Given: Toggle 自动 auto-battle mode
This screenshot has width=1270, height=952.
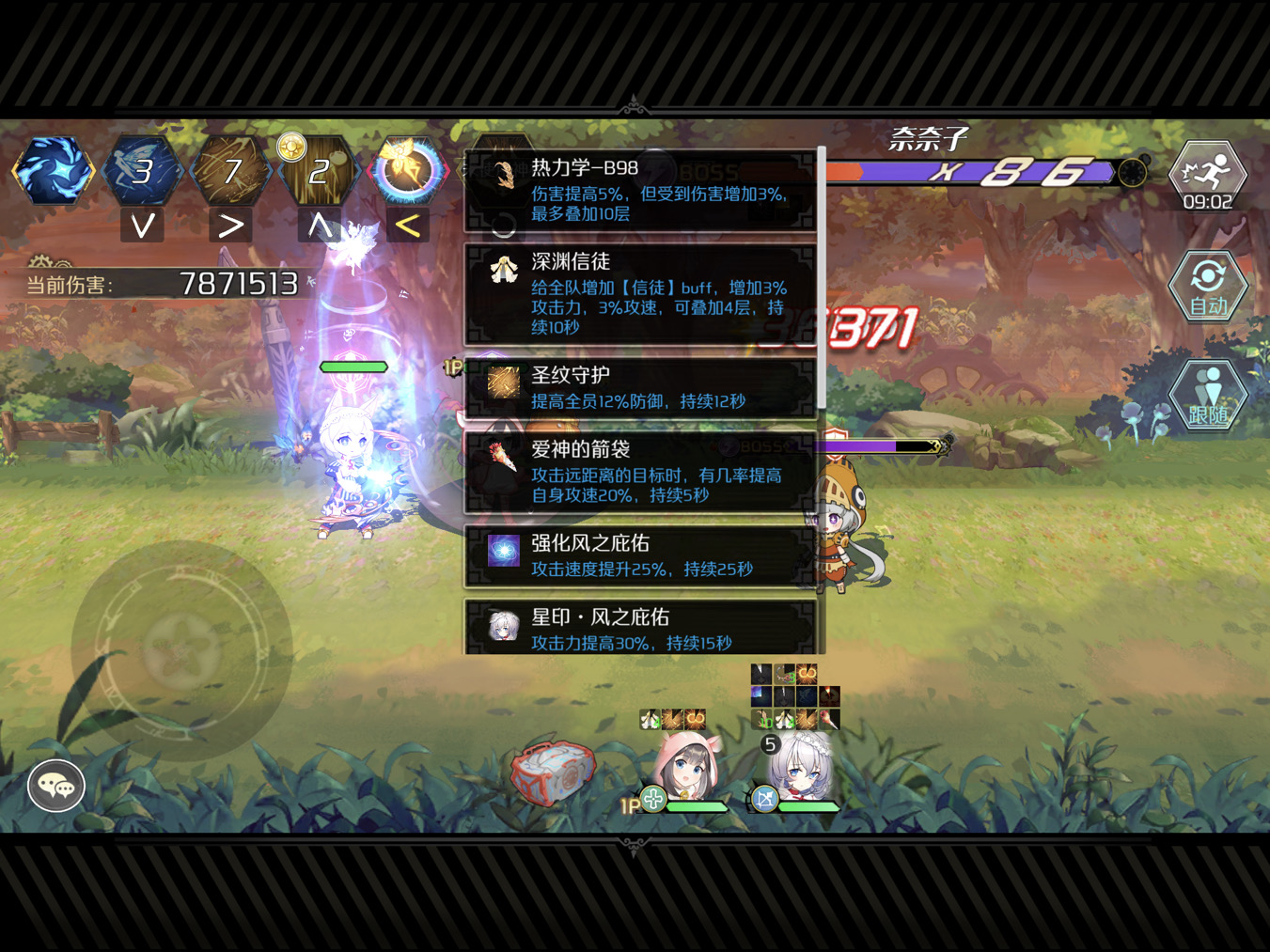Looking at the screenshot, I should [1208, 287].
